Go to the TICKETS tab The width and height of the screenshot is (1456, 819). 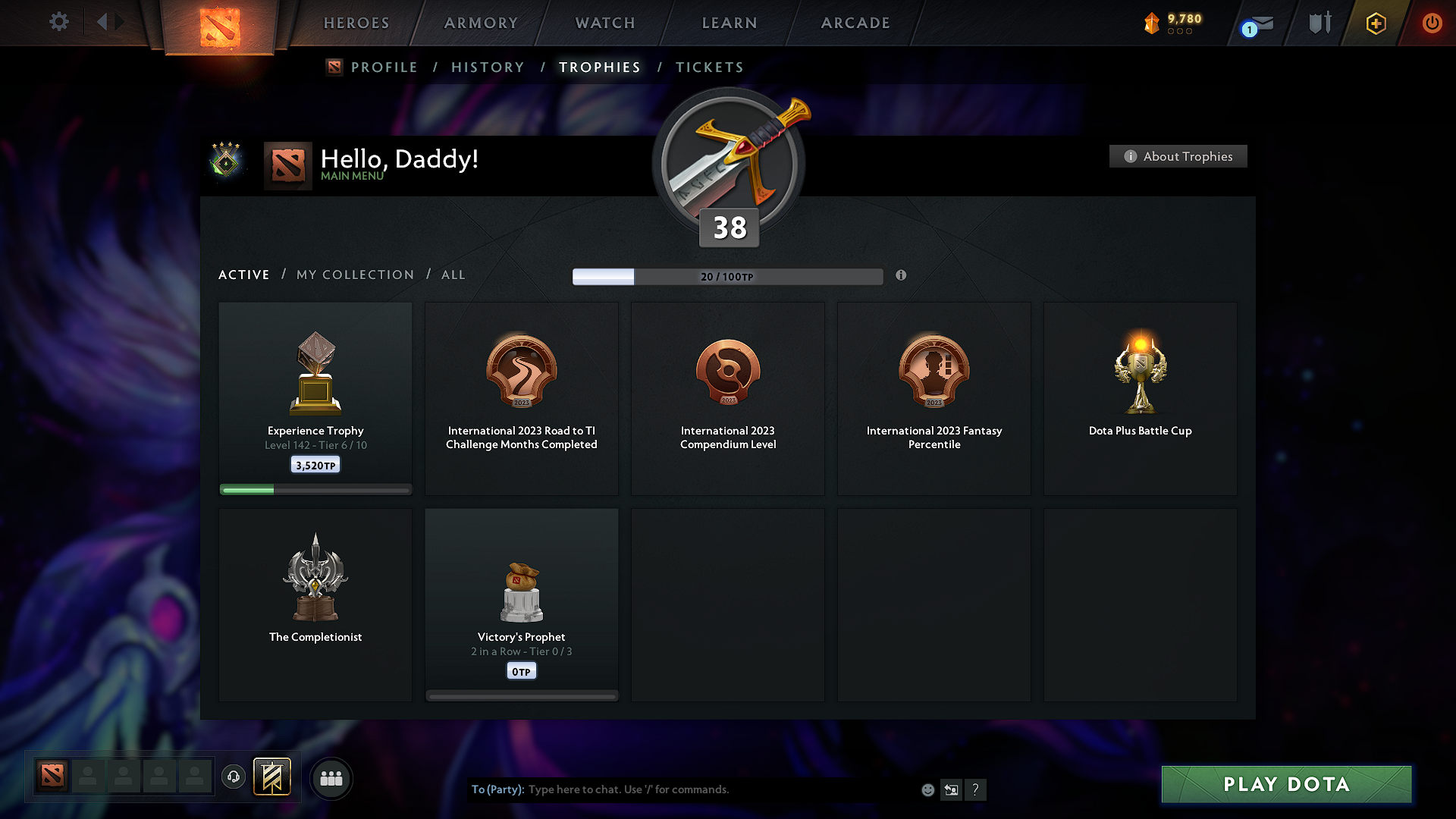[709, 67]
